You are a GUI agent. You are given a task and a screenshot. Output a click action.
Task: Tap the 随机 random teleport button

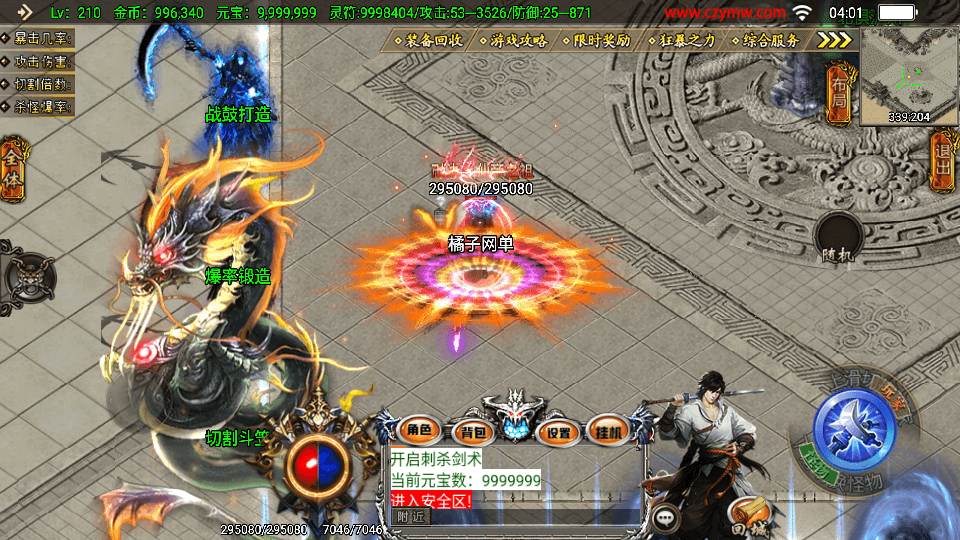[838, 240]
